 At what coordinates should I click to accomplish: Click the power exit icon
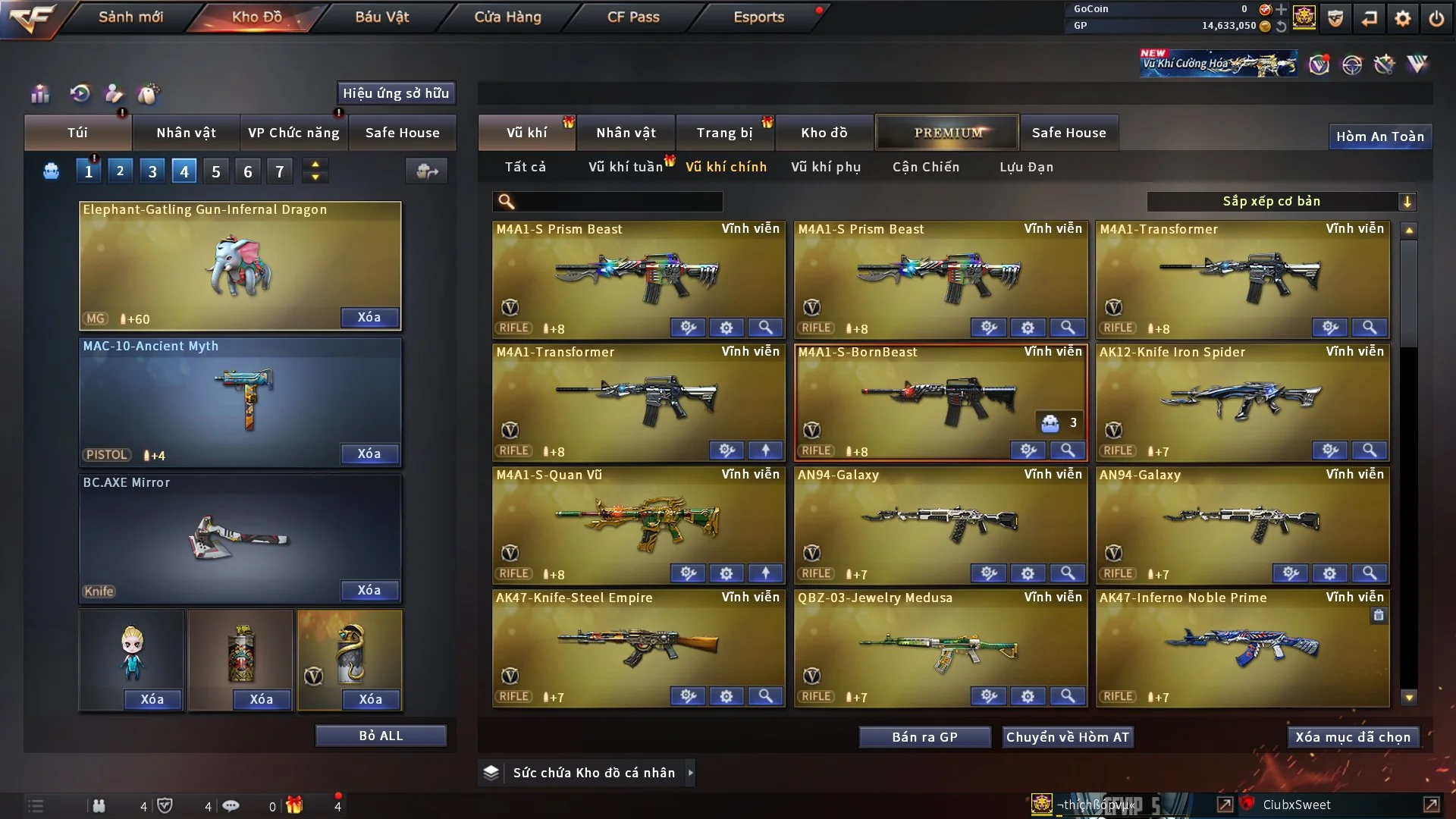(x=1436, y=18)
